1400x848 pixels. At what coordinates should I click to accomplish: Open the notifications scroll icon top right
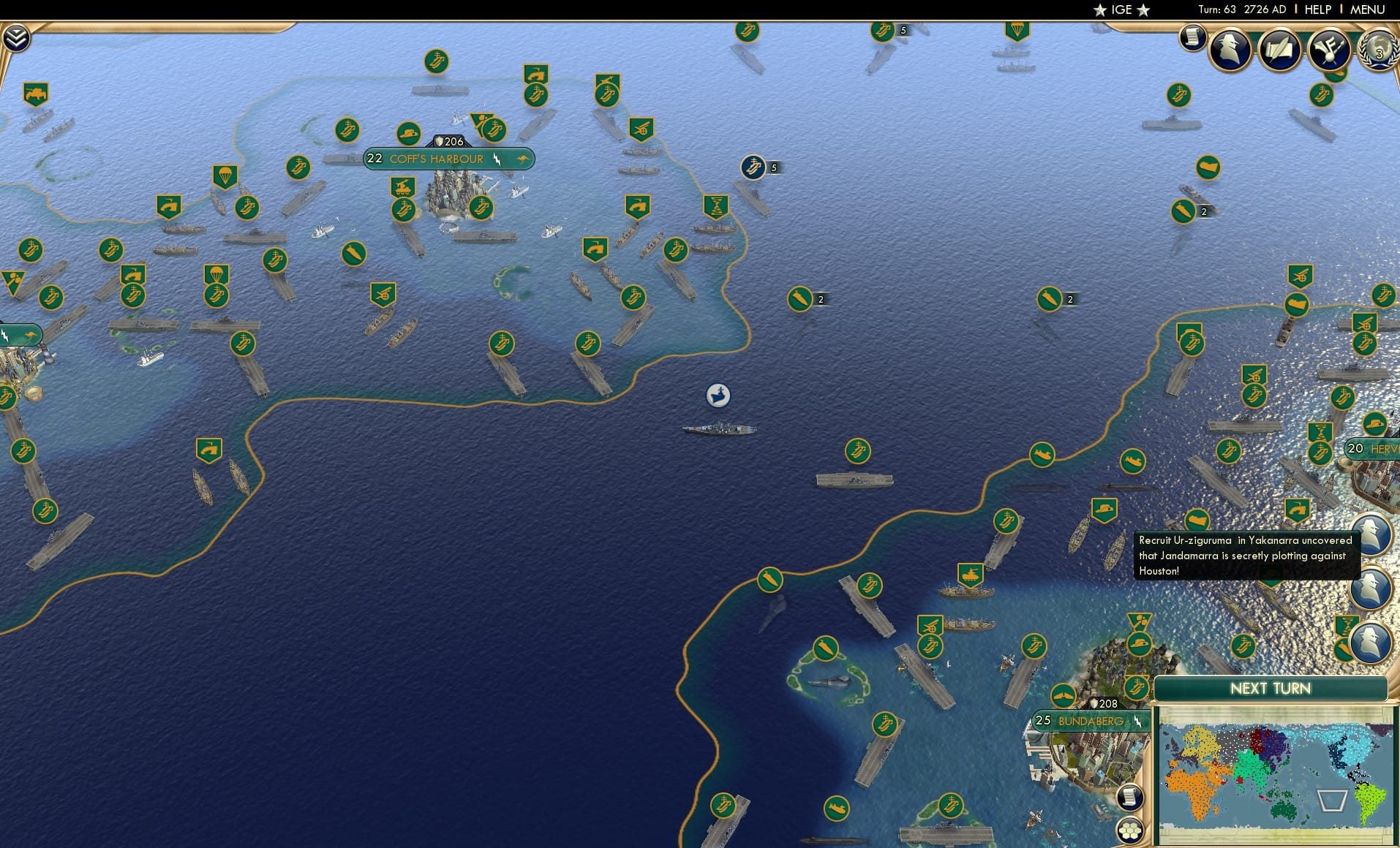point(1193,35)
